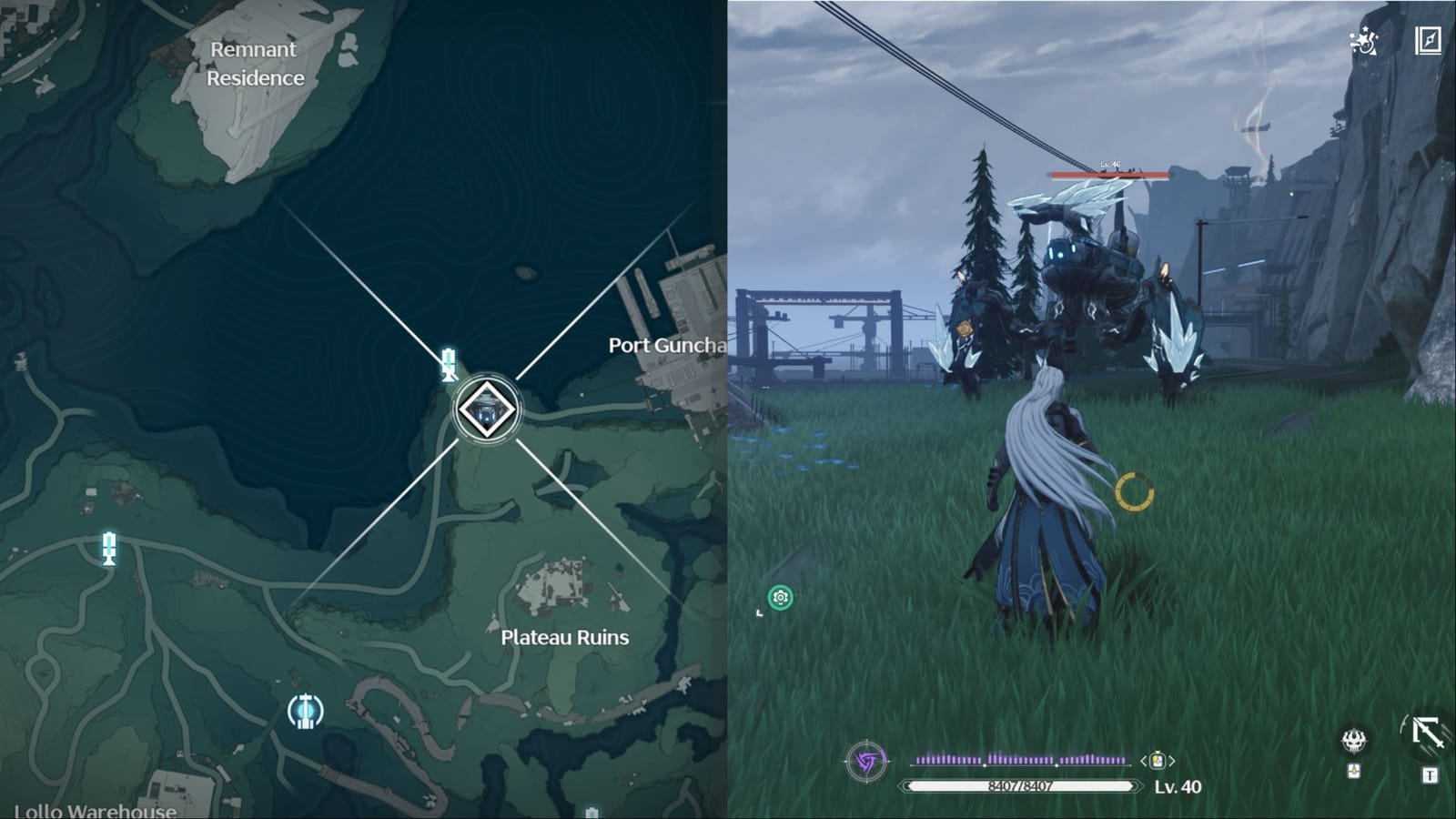Toggle the T keybind indicator
Screen dimensions: 1456x819
1431,776
